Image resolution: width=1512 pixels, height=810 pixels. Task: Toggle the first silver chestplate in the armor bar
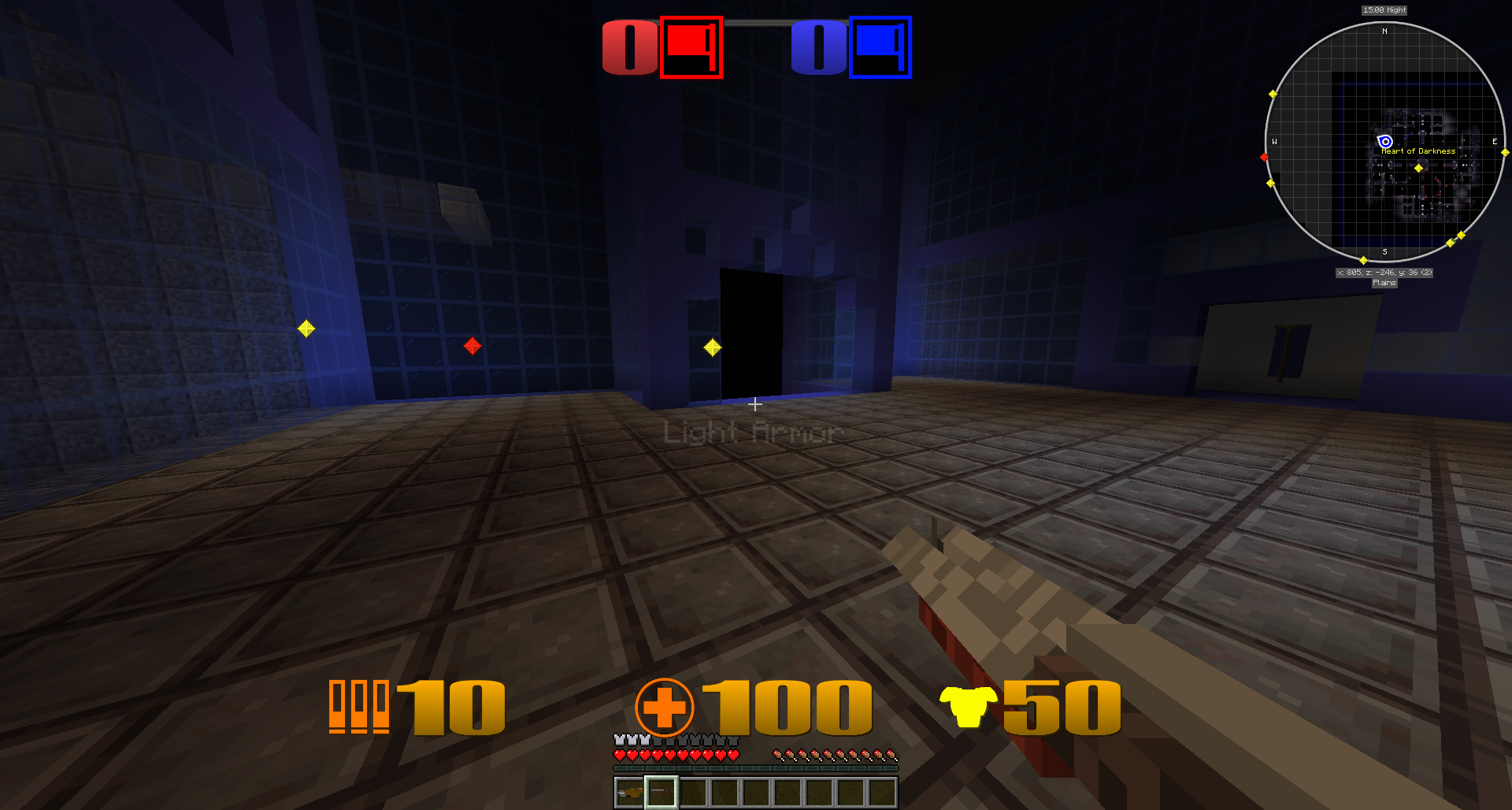point(619,741)
